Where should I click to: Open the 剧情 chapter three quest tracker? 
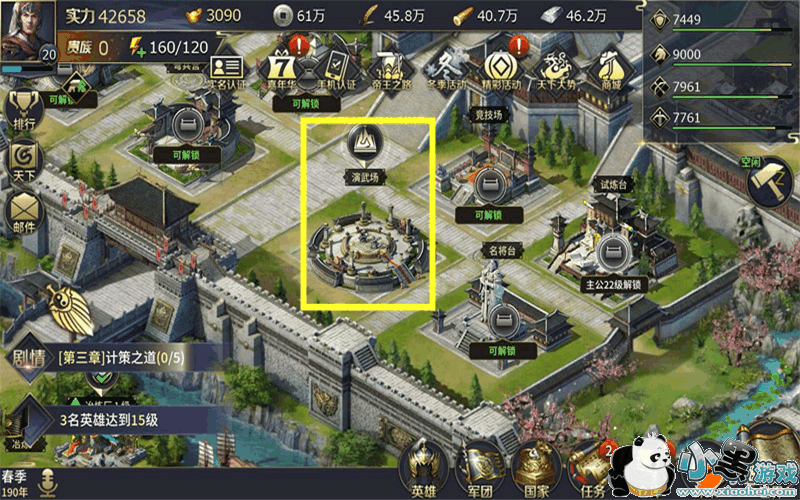(100, 357)
